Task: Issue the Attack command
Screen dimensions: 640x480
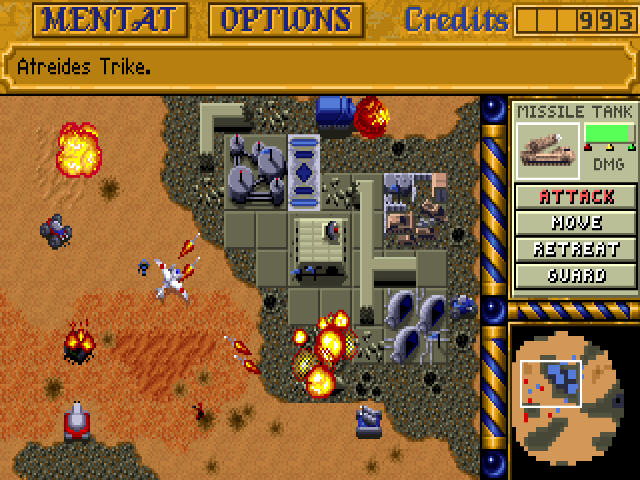Action: point(576,196)
